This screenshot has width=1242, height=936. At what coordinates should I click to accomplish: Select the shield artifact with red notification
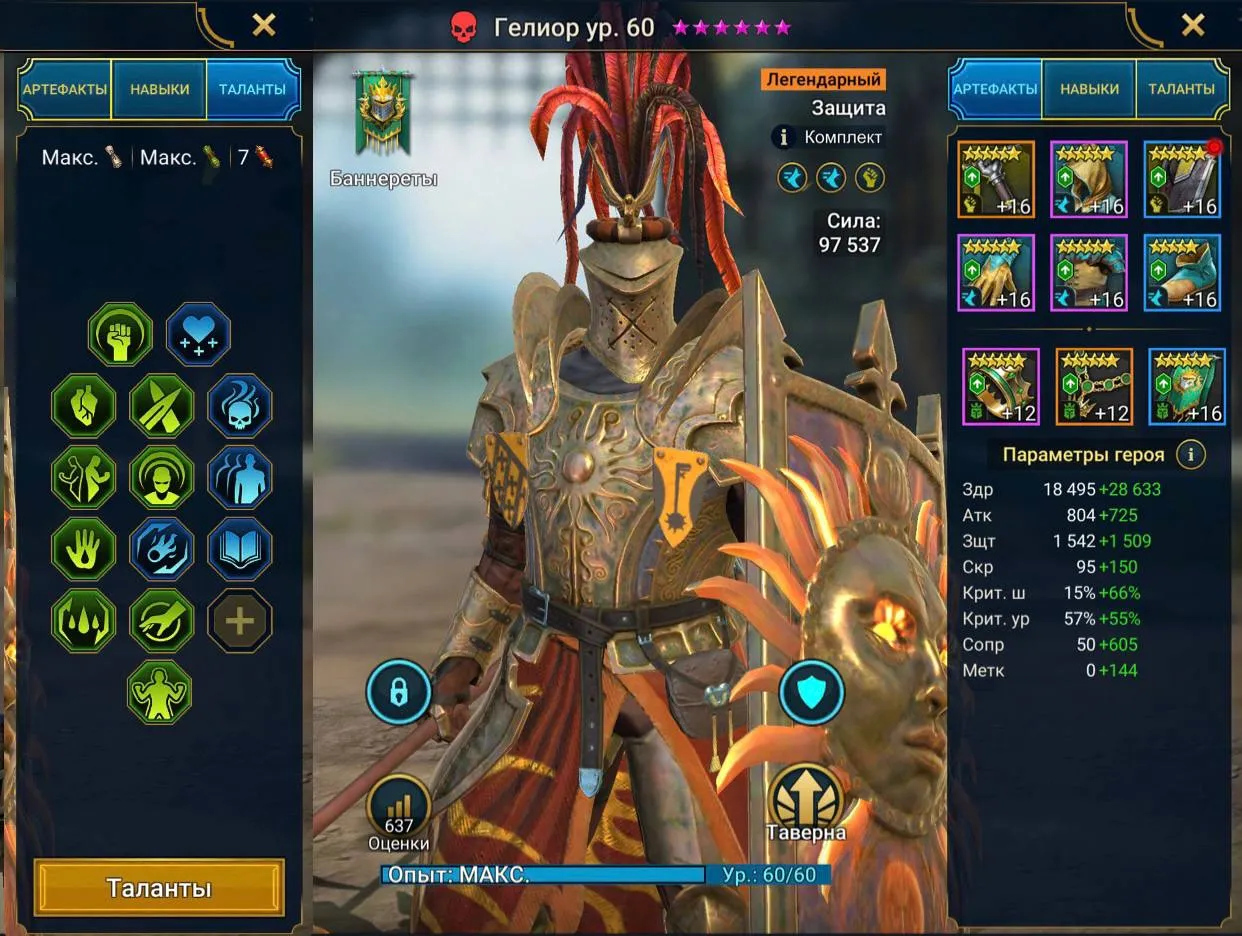1182,180
